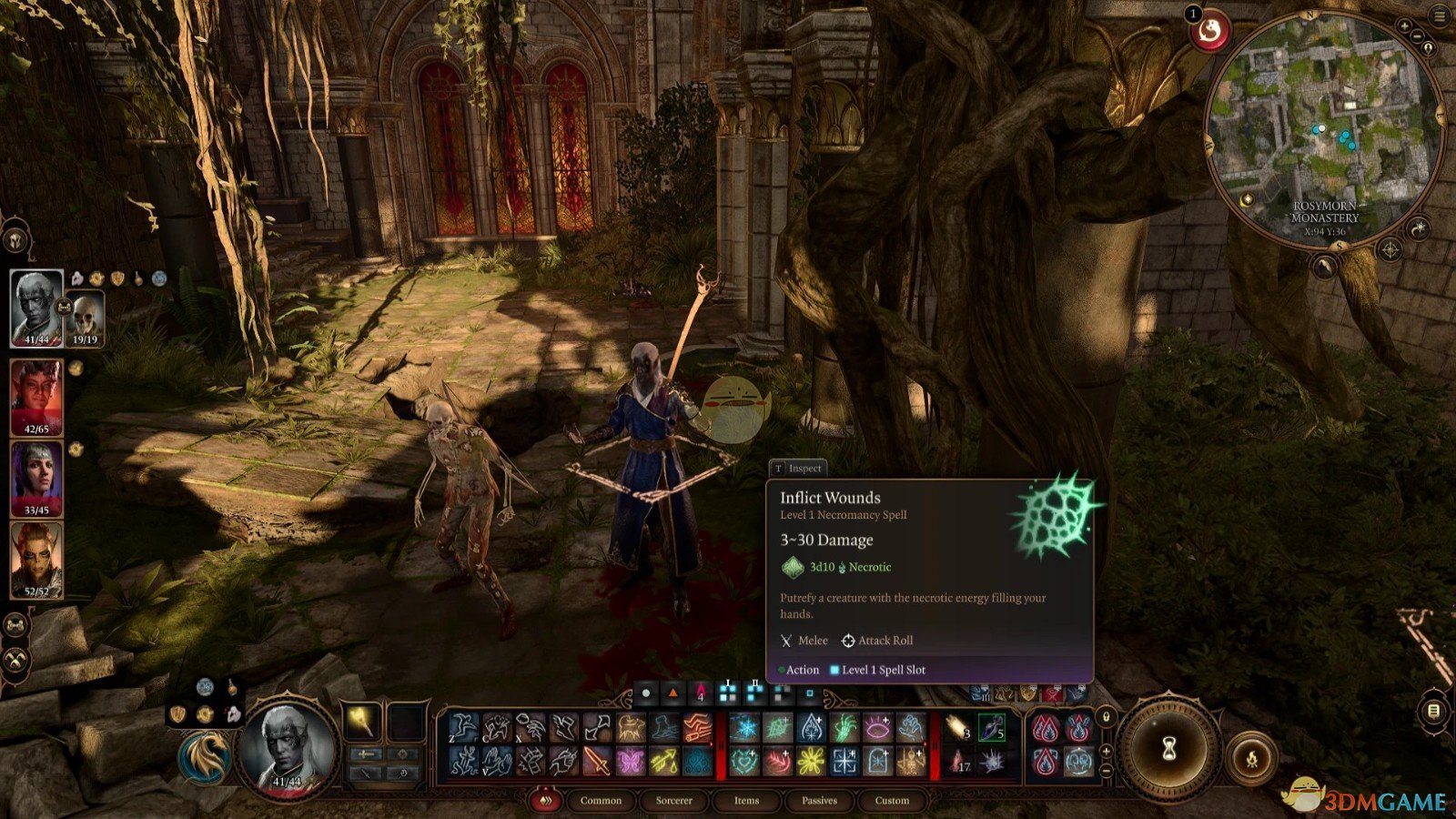Open the combat log scroll button
The image size is (1456, 819).
1433,711
